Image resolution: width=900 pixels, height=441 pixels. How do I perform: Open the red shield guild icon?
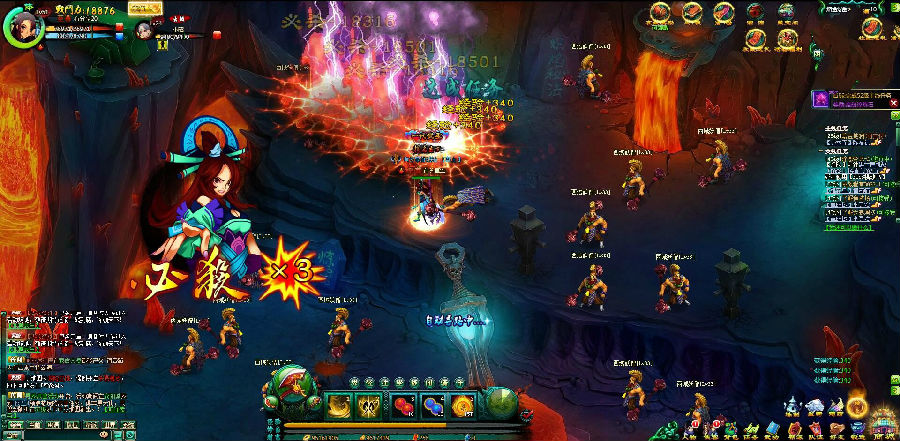[x=795, y=430]
